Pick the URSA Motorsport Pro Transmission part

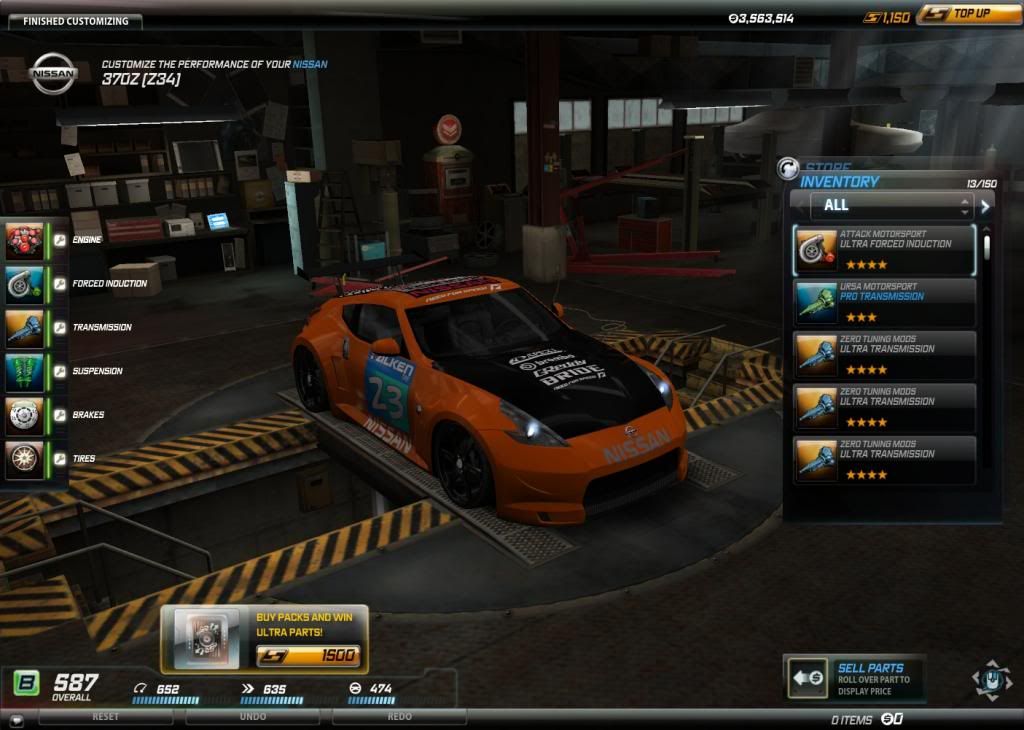tap(884, 302)
